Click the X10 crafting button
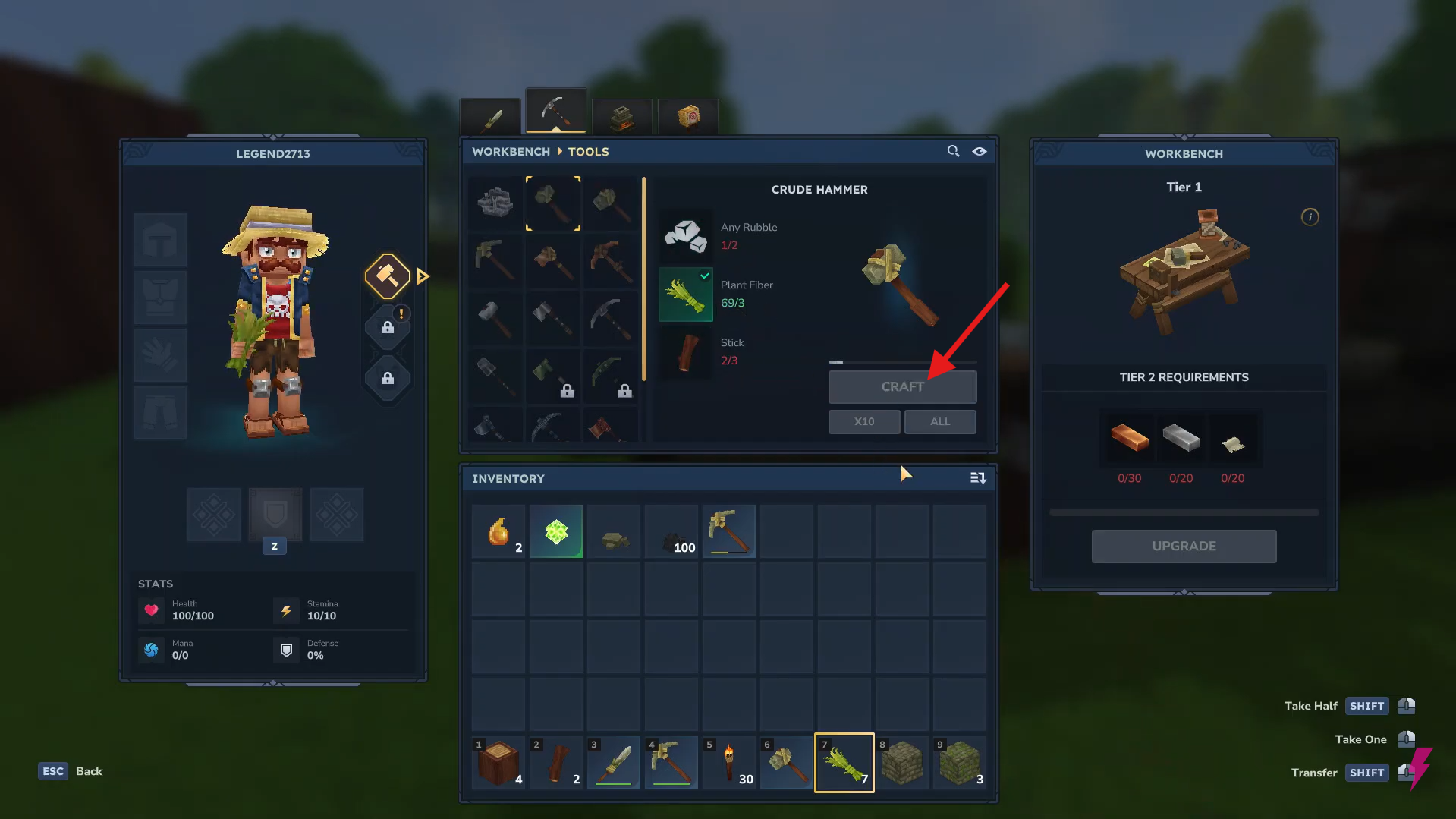The image size is (1456, 819). point(863,421)
